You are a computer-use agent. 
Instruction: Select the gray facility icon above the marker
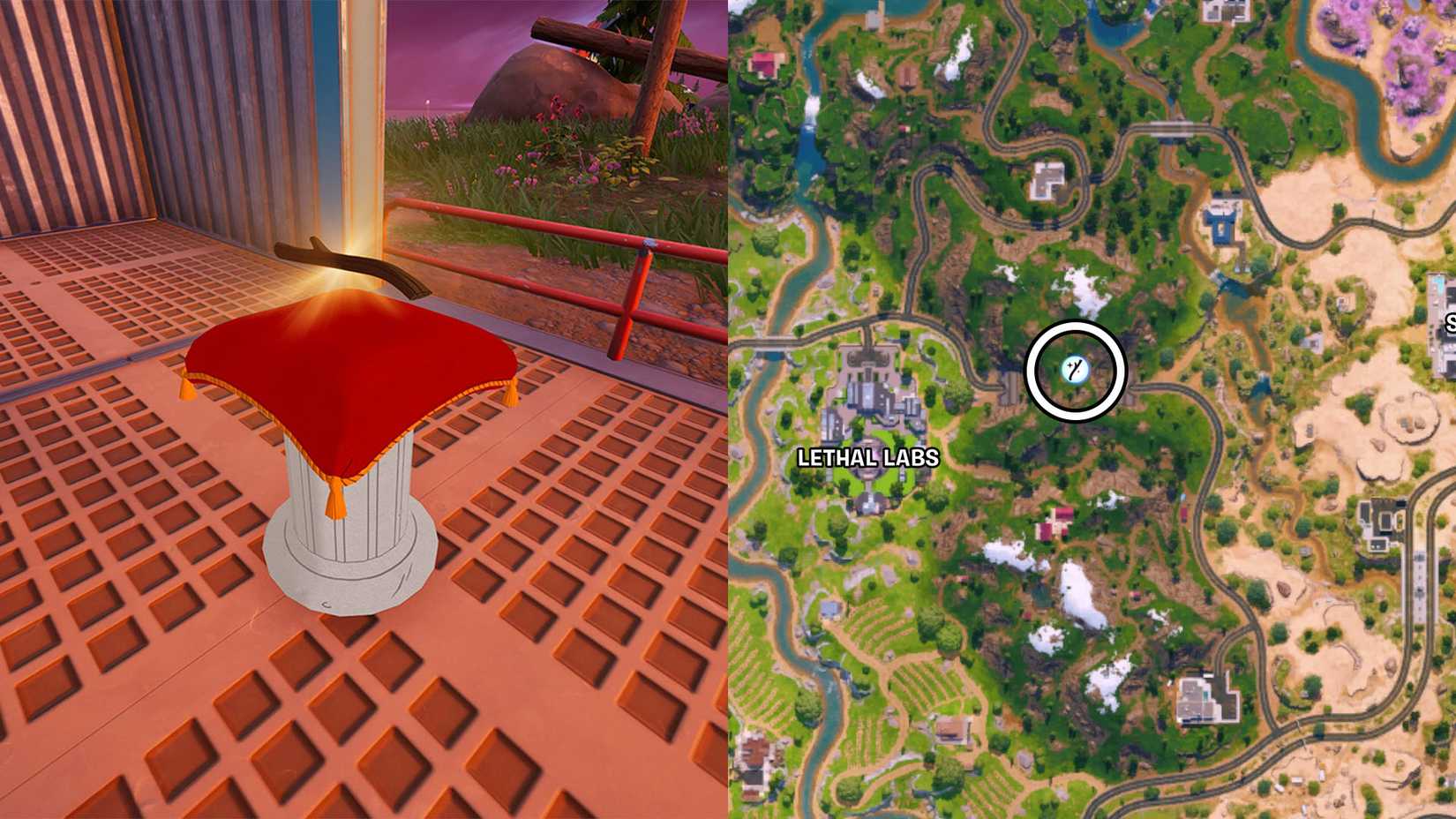pos(1046,181)
